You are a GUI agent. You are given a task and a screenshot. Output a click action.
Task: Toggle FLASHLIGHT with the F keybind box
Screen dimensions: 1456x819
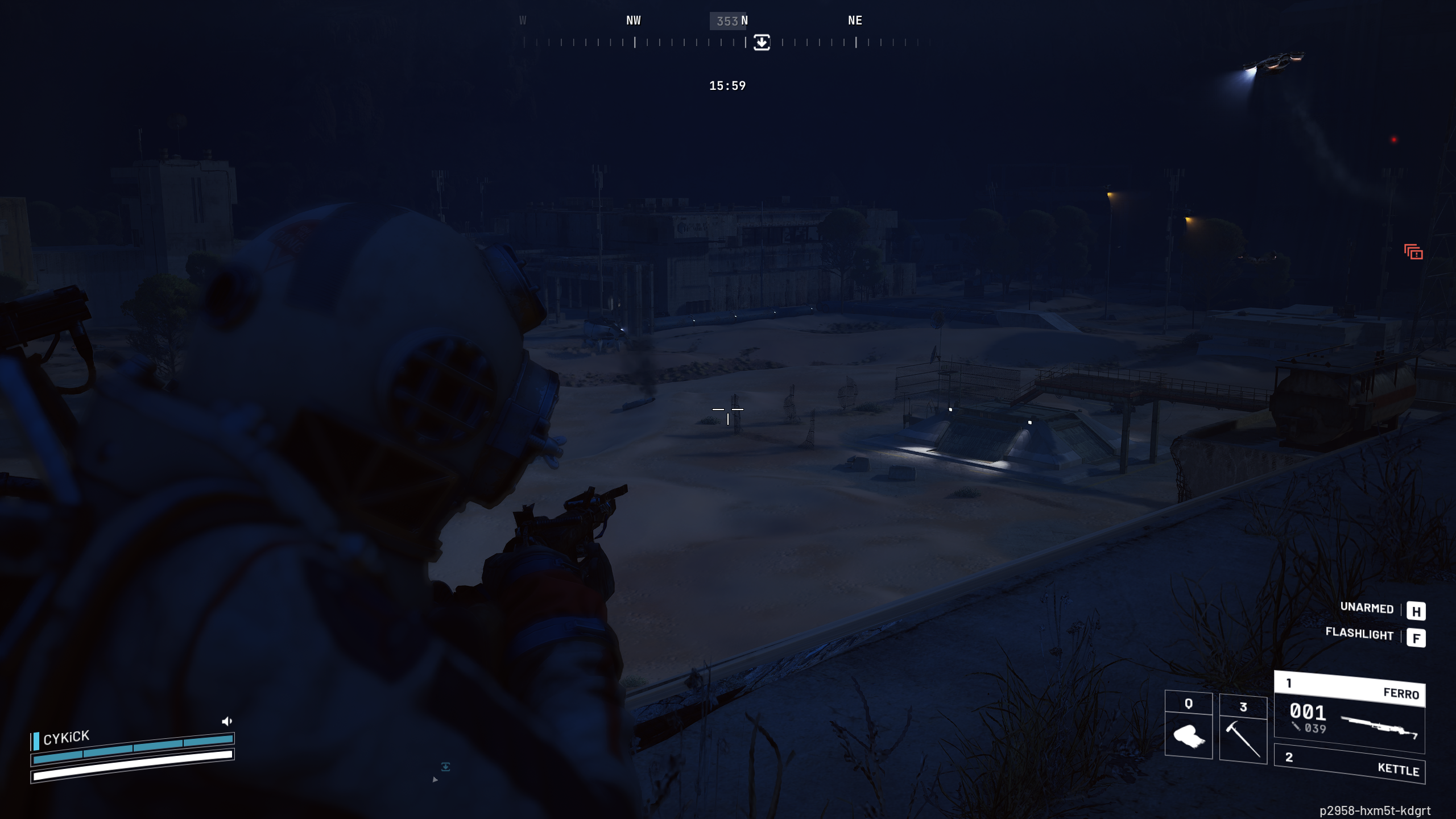pyautogui.click(x=1416, y=638)
